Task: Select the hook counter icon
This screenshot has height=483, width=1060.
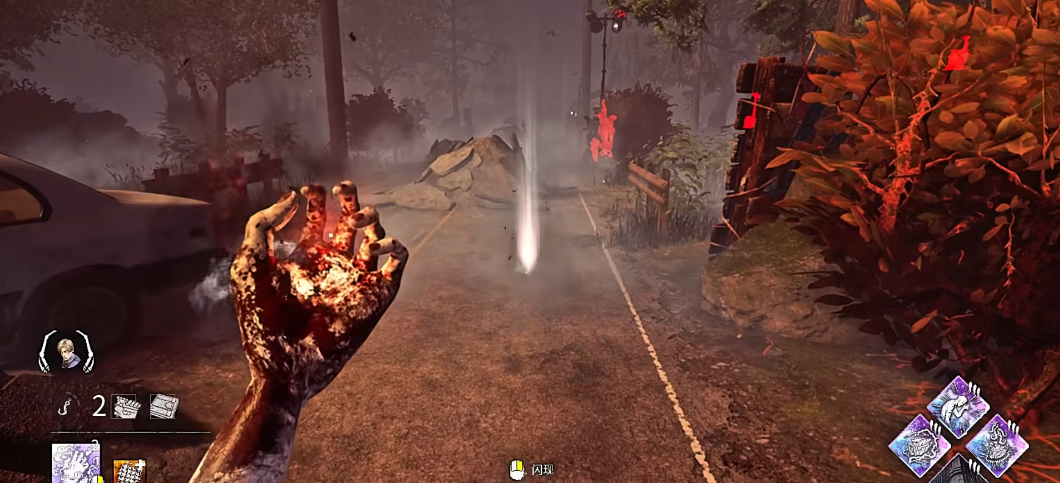Action: click(65, 406)
